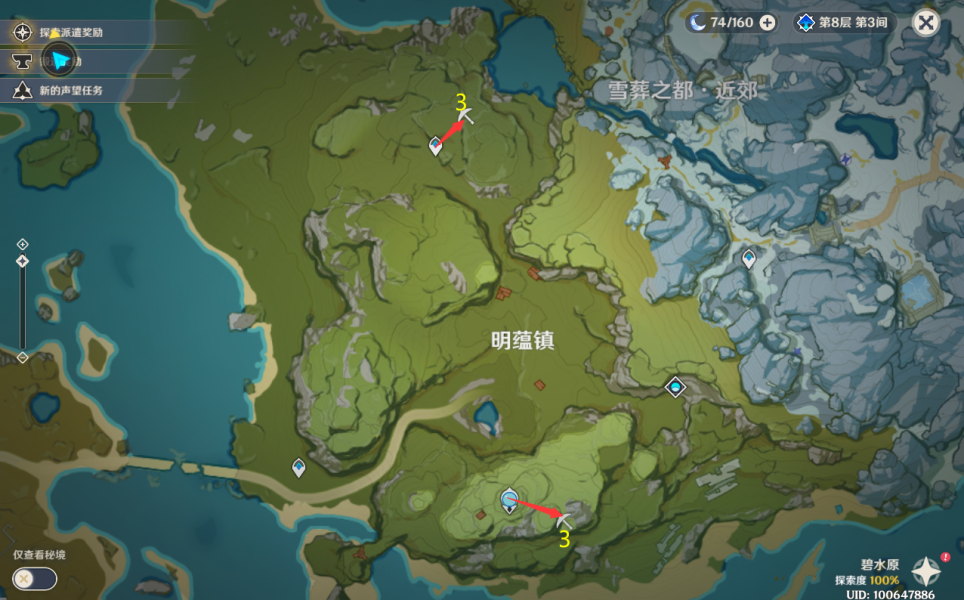Click the map zoom slider handle
This screenshot has width=964, height=600.
[x=22, y=262]
